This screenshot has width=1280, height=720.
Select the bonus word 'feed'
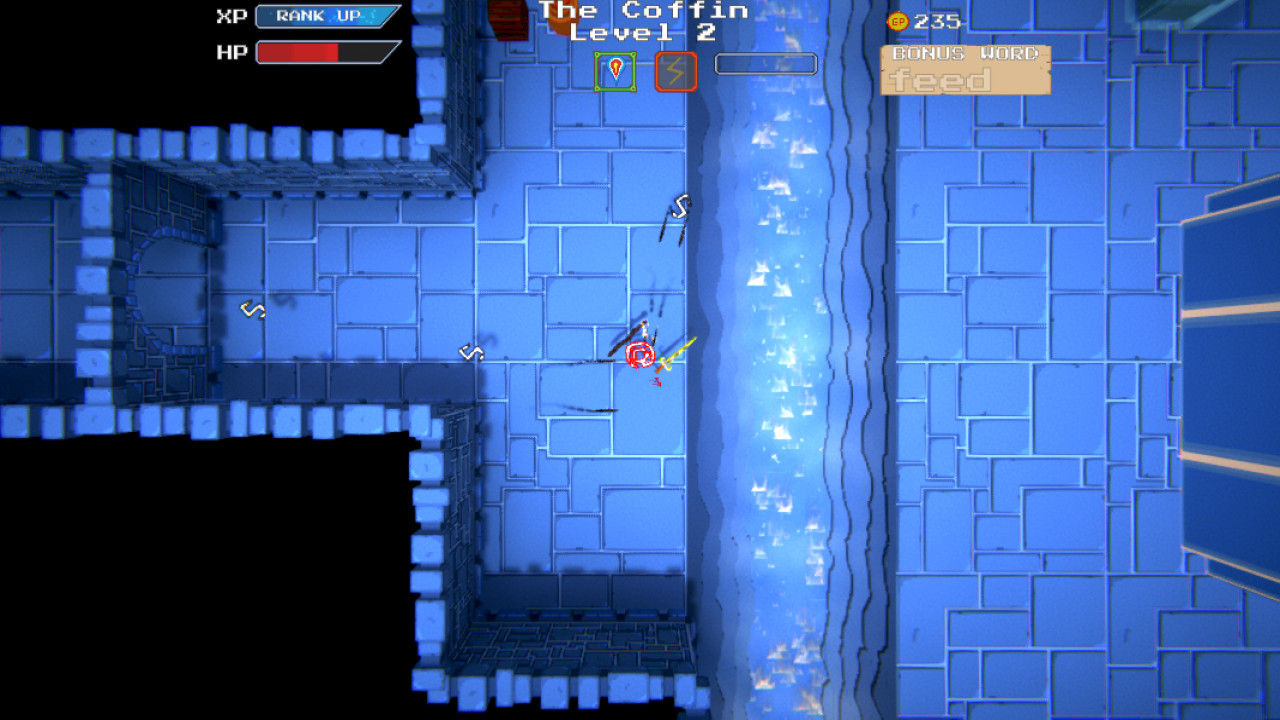click(x=938, y=80)
